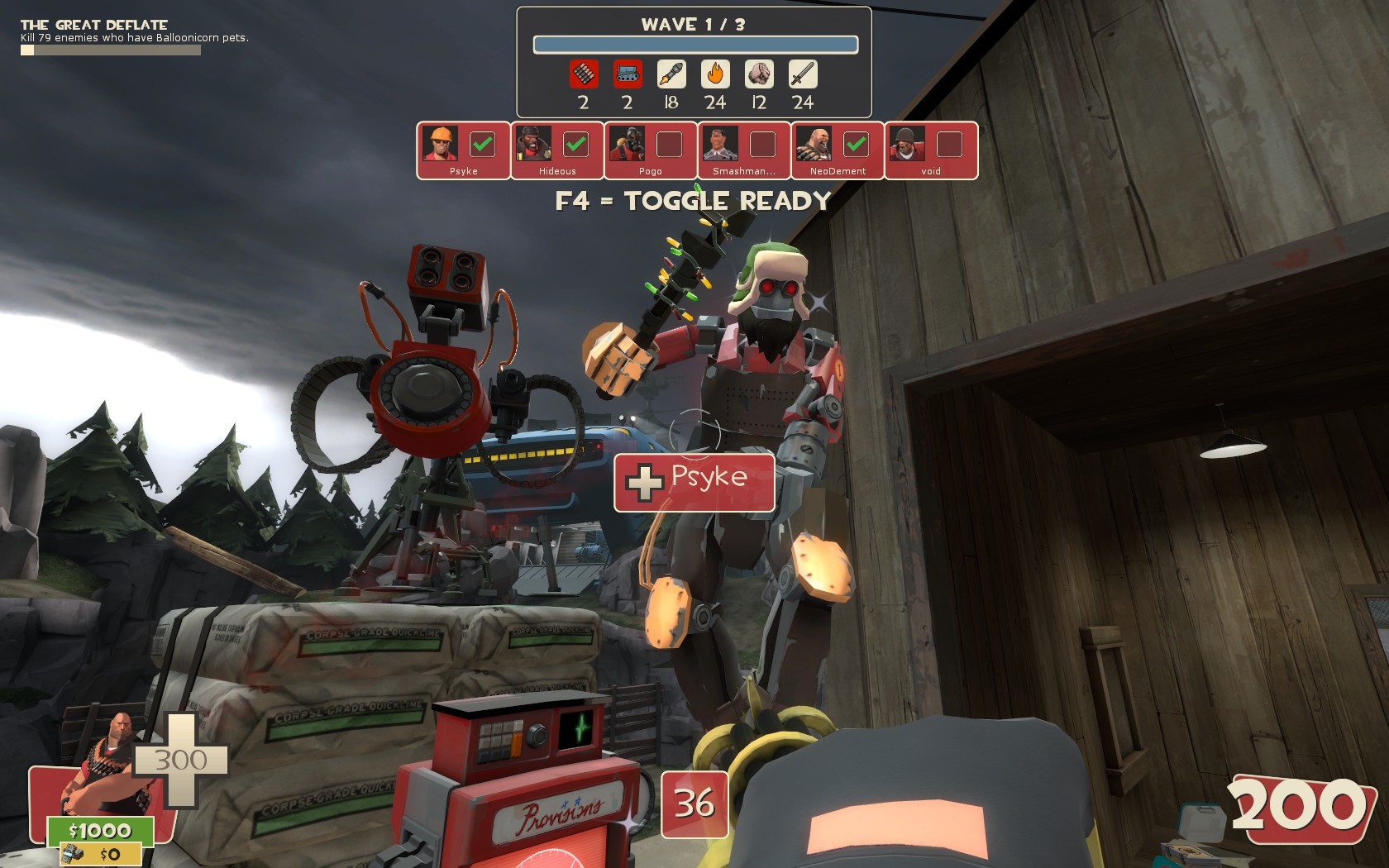Toggle NeoDement's ready checkmark
Viewport: 1389px width, 868px height.
click(x=857, y=143)
